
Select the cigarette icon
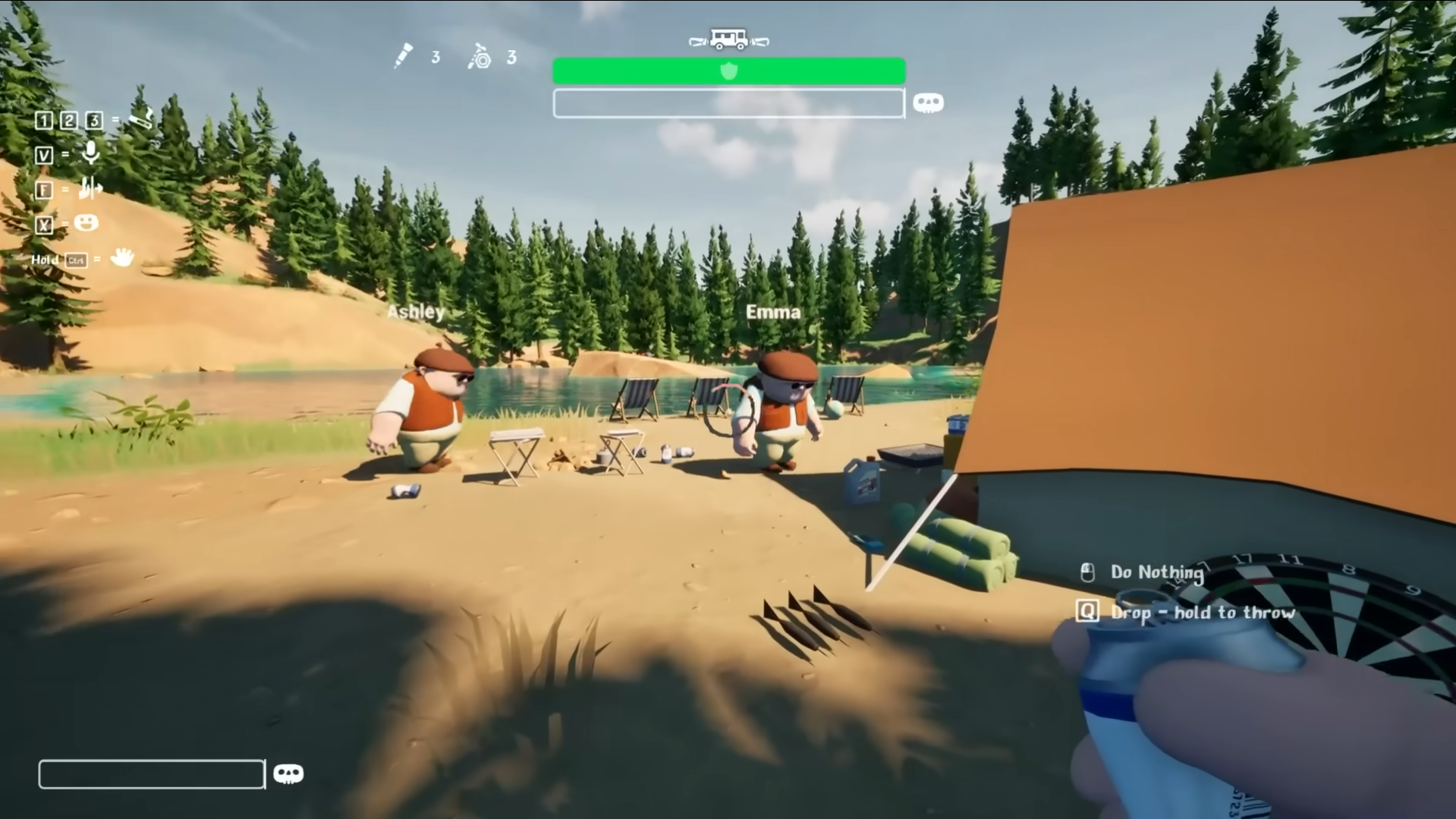[141, 118]
